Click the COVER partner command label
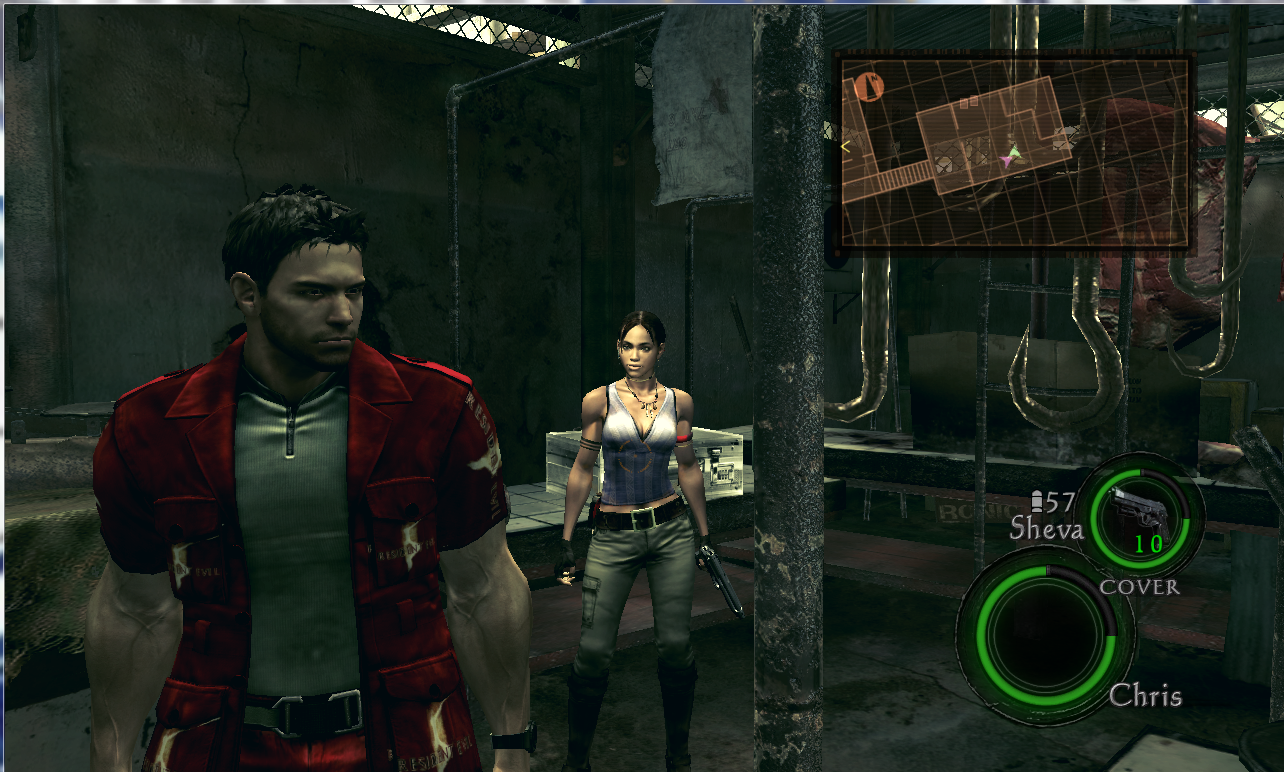Screen dimensions: 1284x772 coord(1139,587)
